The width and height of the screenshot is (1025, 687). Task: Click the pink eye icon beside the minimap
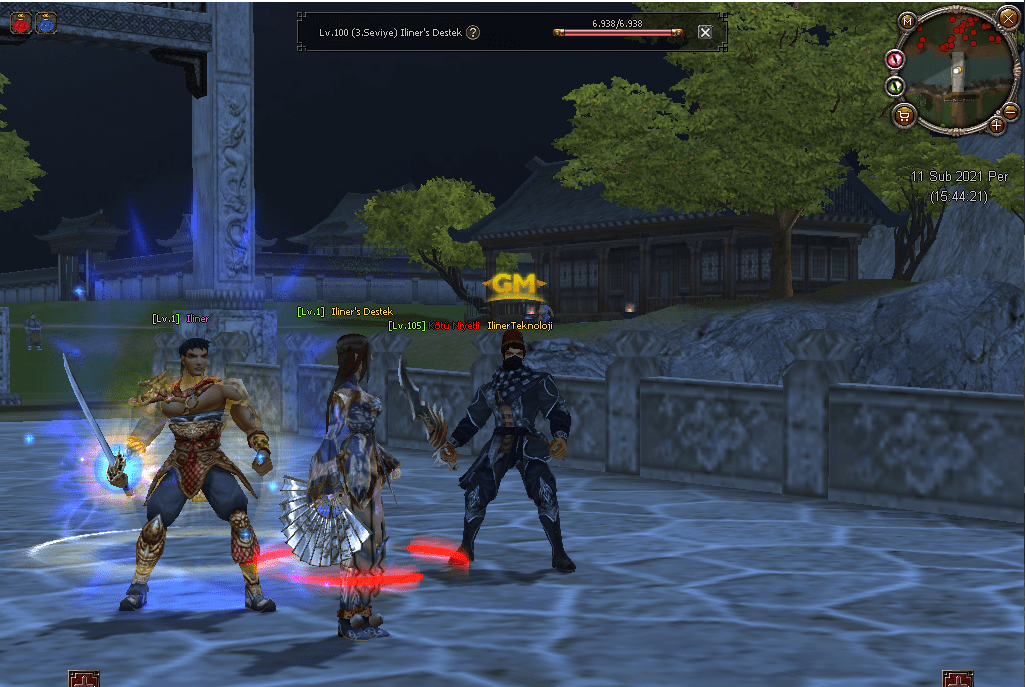(x=895, y=60)
